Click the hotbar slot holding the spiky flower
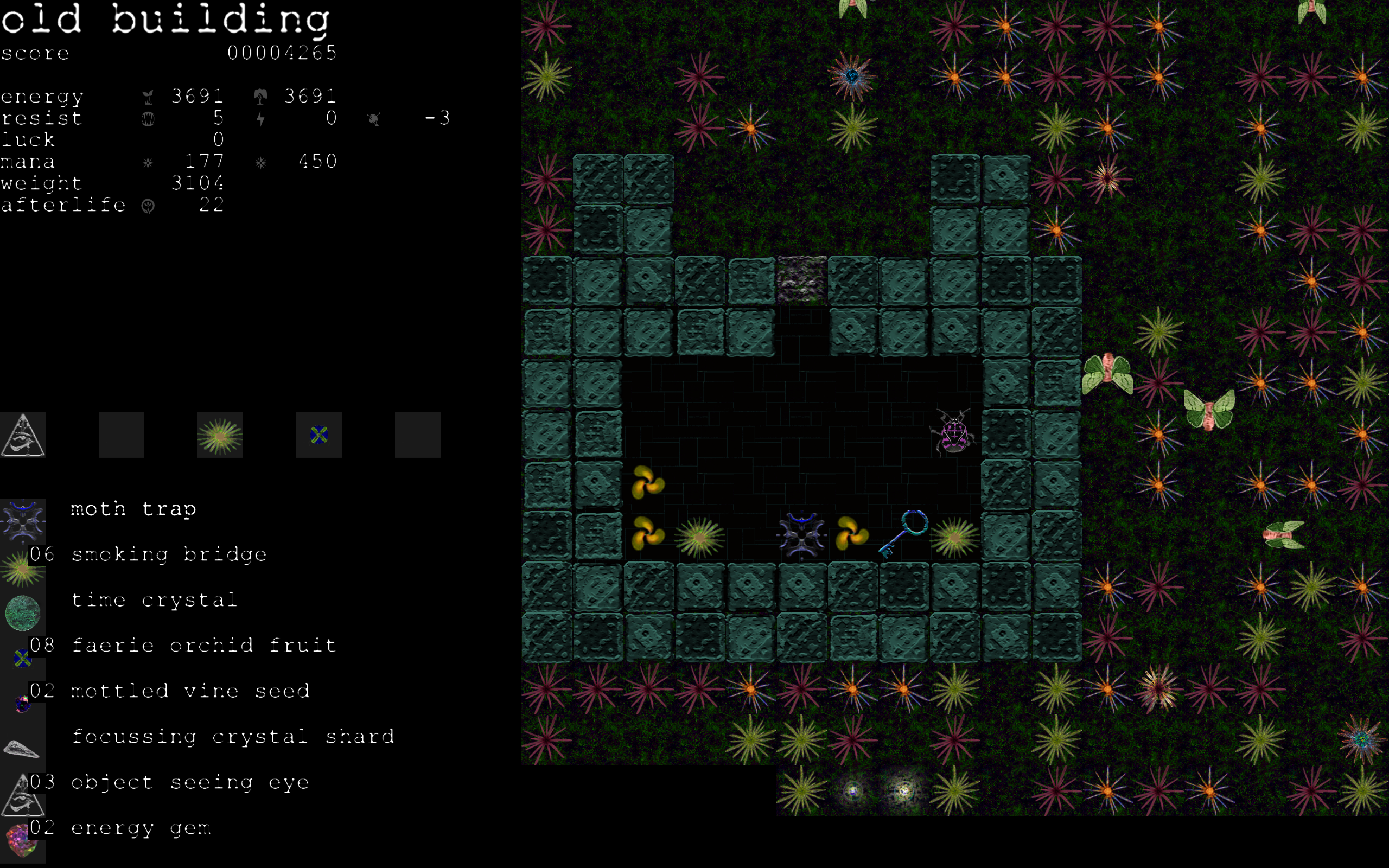Viewport: 1389px width, 868px height. (x=220, y=435)
